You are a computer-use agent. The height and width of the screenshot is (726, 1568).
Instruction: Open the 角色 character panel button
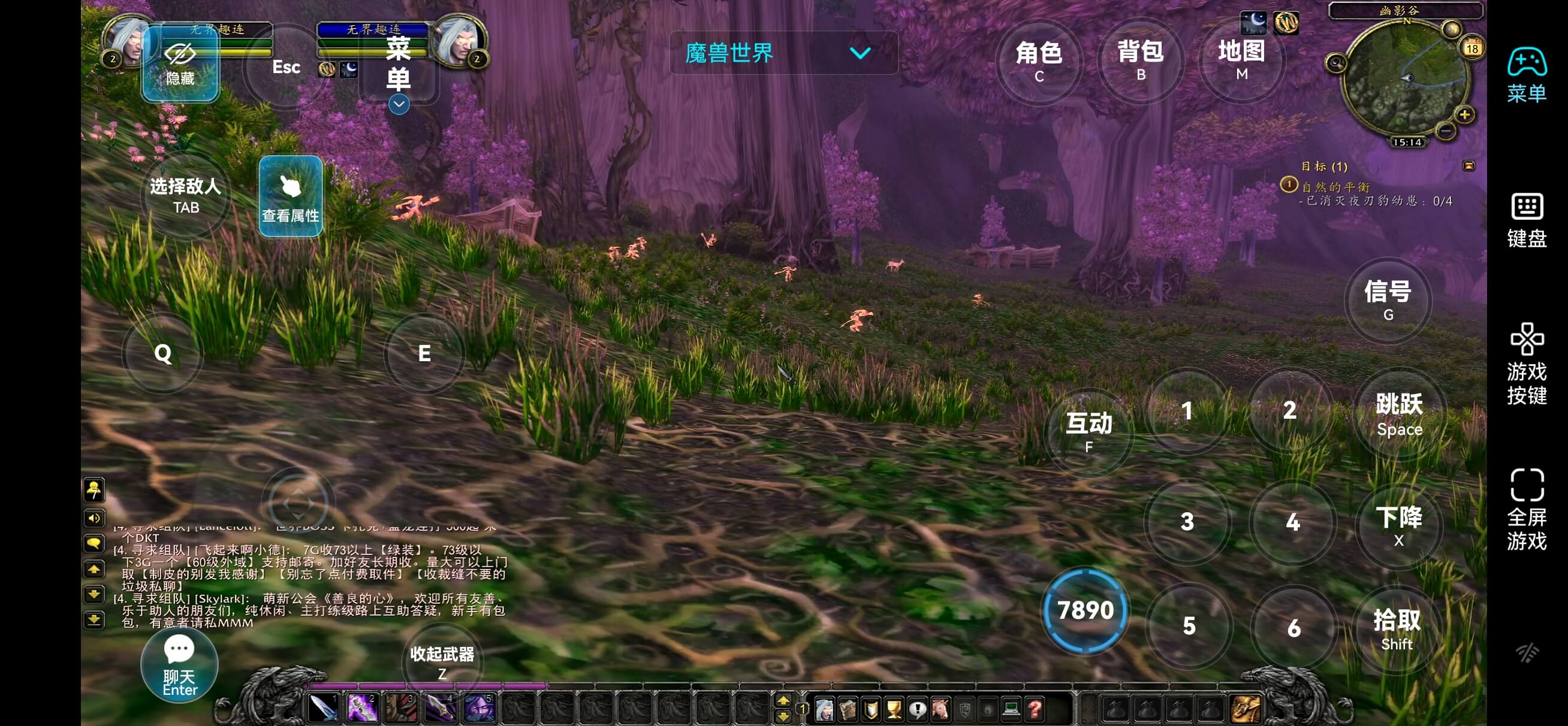[x=1038, y=60]
